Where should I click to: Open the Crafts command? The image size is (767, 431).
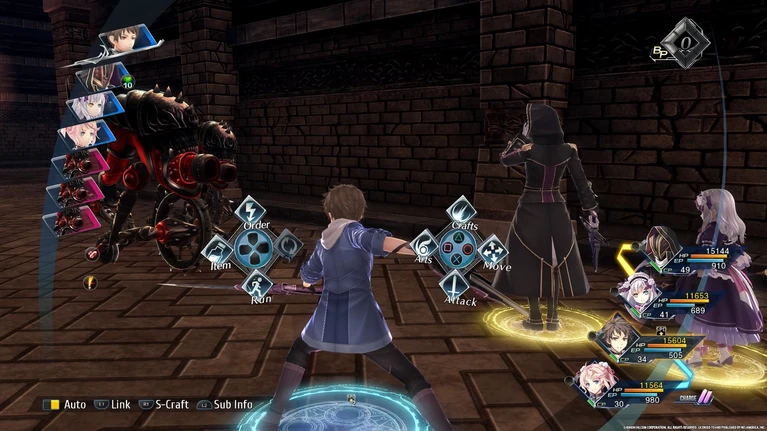[x=459, y=211]
